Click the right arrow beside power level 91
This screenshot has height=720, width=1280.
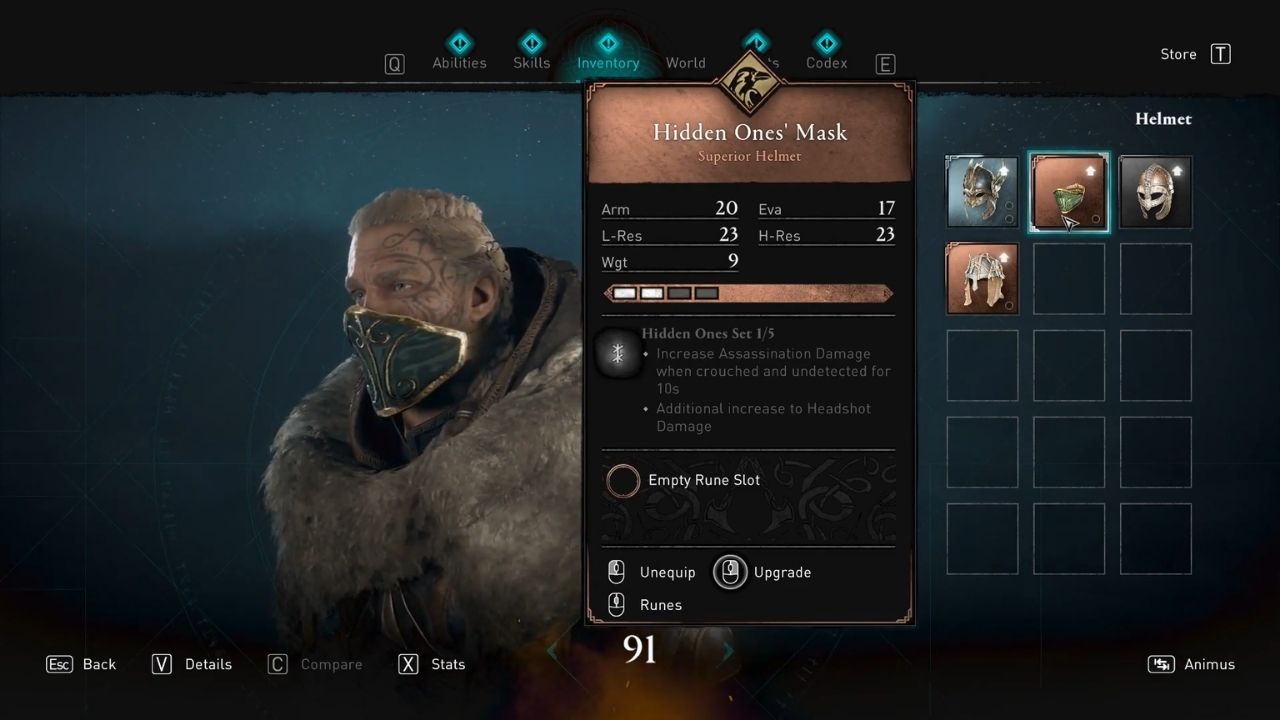pyautogui.click(x=727, y=650)
